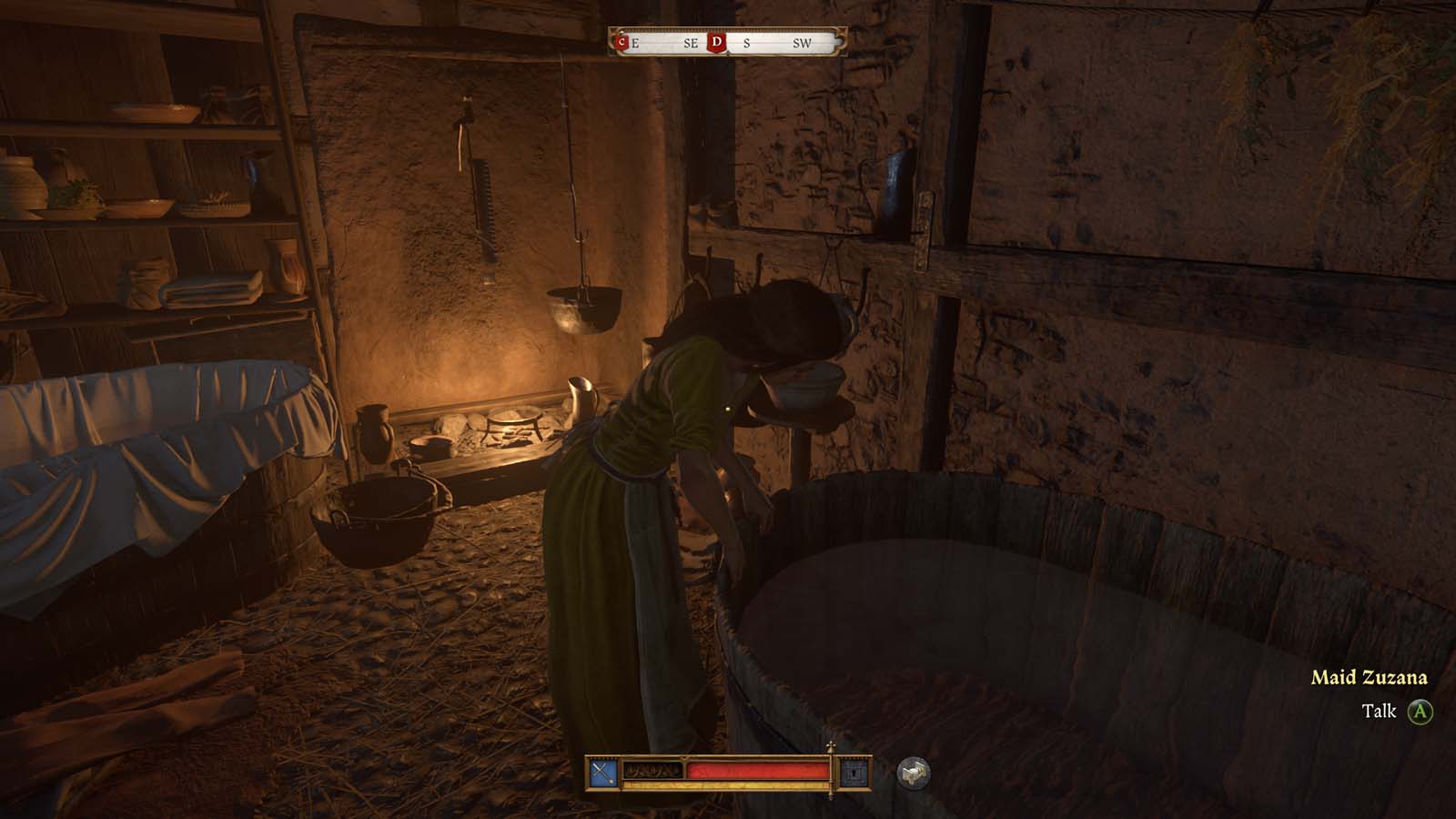Click the sword divider on the health bar
This screenshot has width=1456, height=819.
831,769
